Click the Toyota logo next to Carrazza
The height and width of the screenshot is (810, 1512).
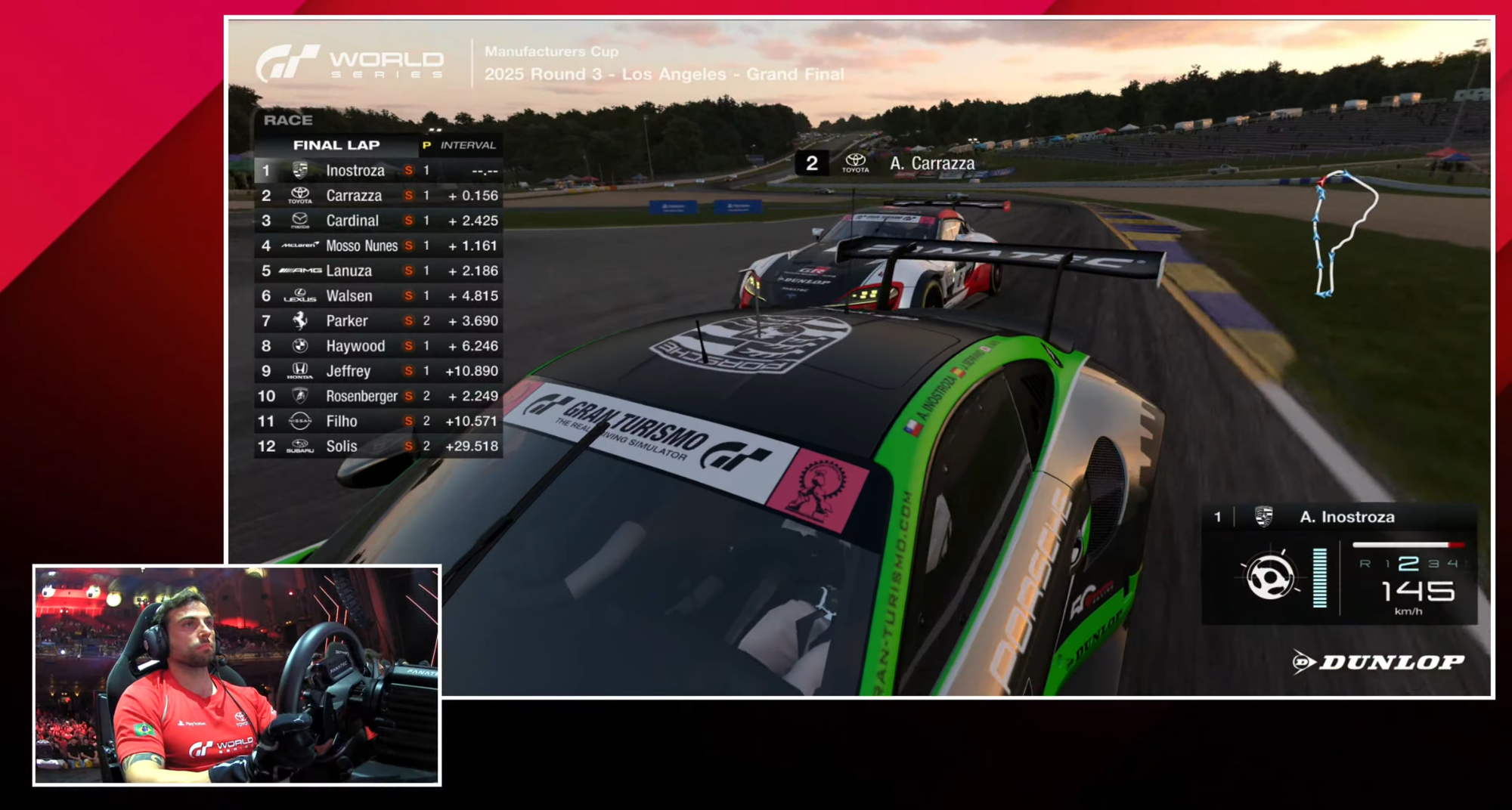pos(299,196)
